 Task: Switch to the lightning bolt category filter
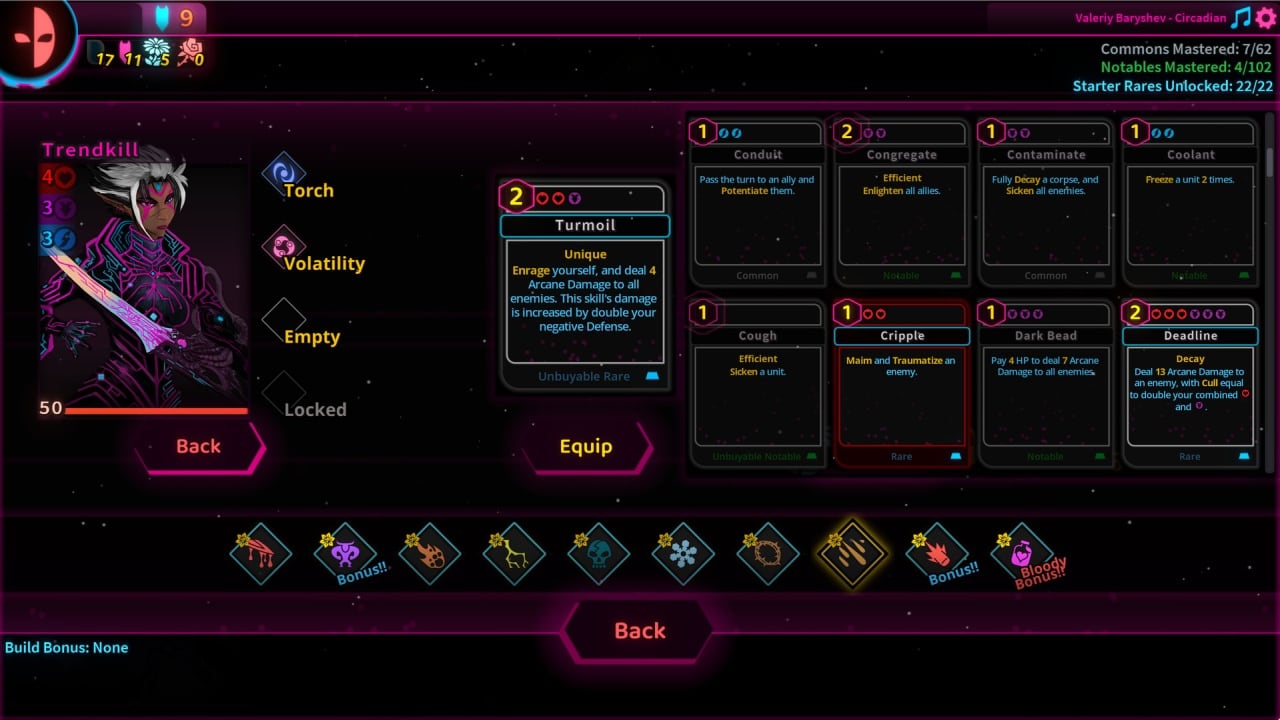[514, 554]
